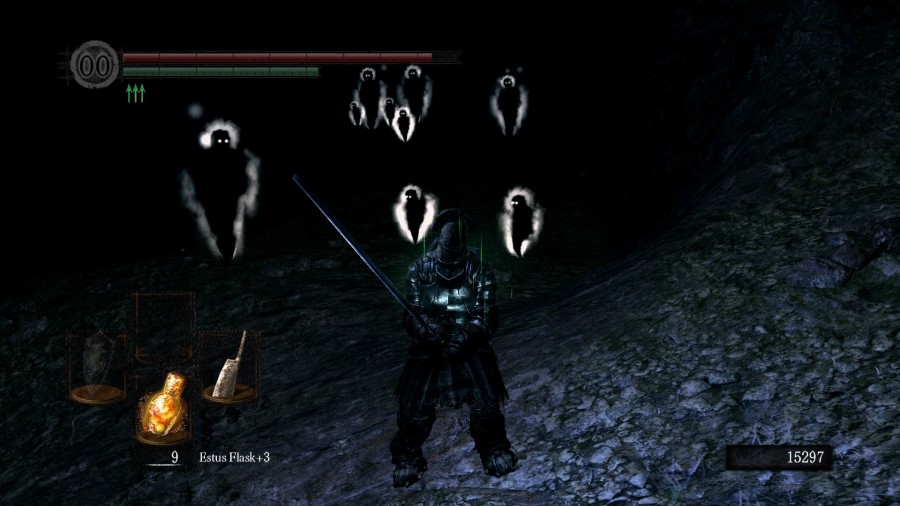
Task: Click the green arrows status effect icon
Action: [135, 93]
